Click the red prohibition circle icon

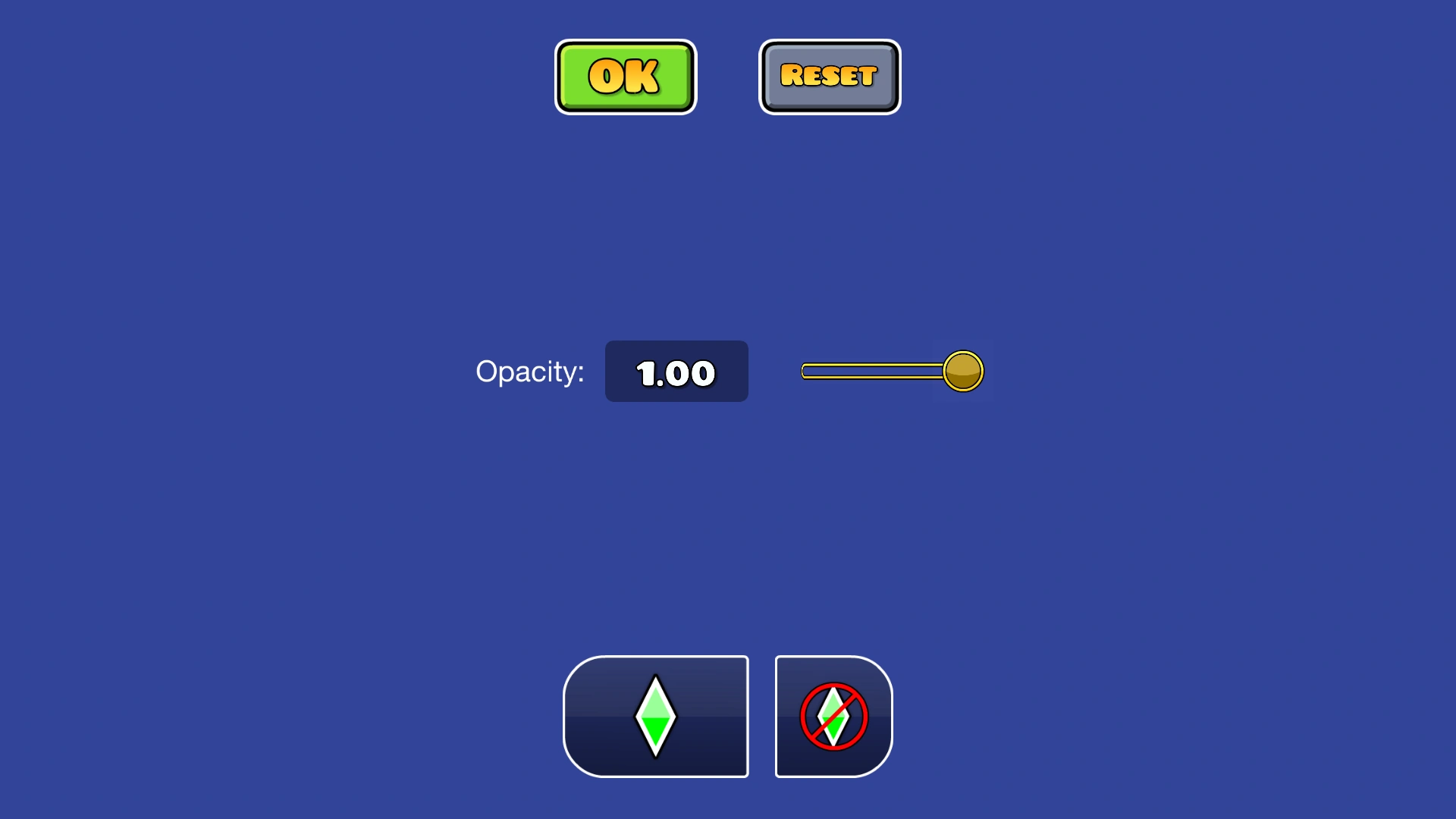pyautogui.click(x=833, y=715)
